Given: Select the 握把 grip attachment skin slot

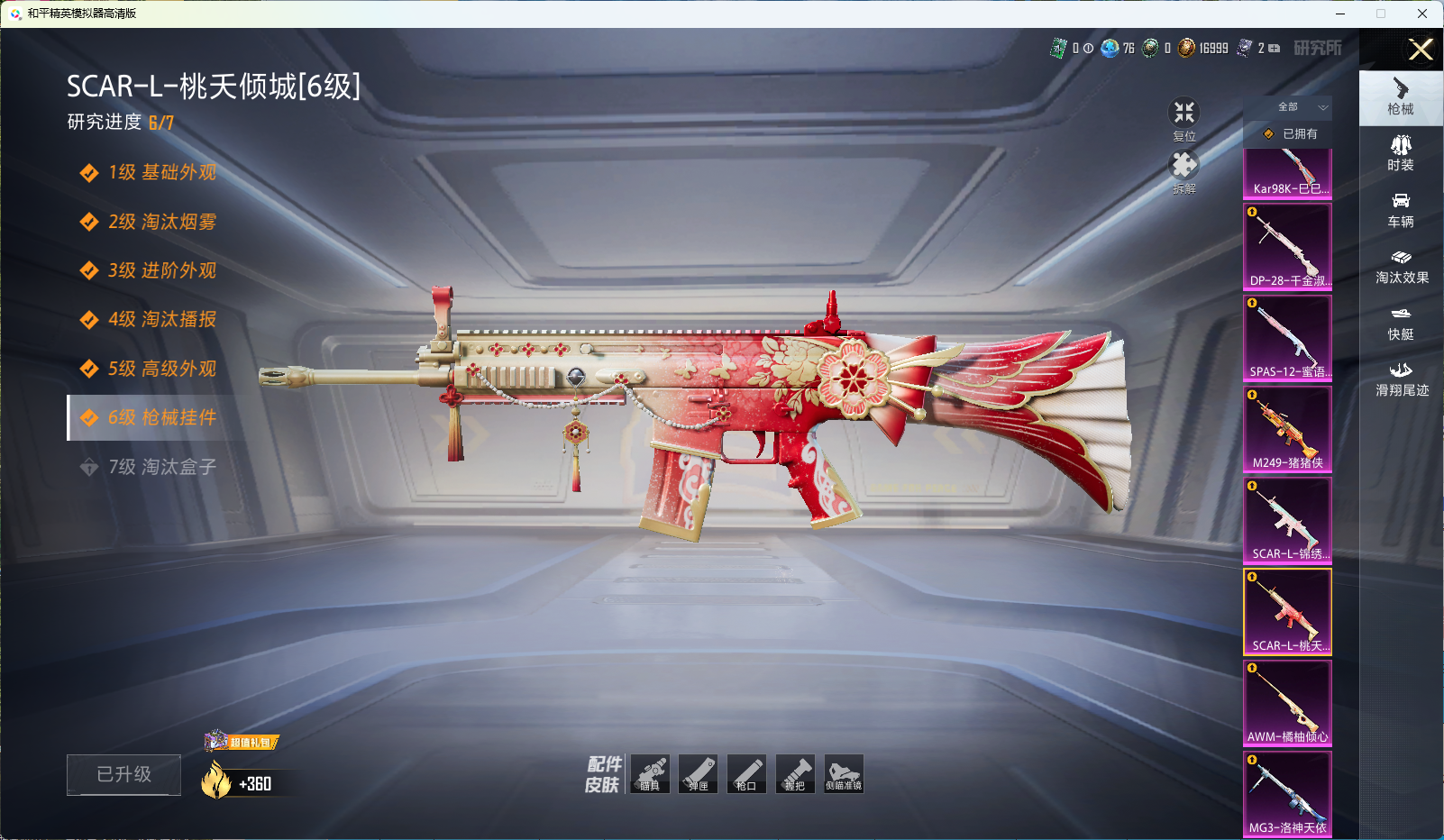Looking at the screenshot, I should 795,774.
